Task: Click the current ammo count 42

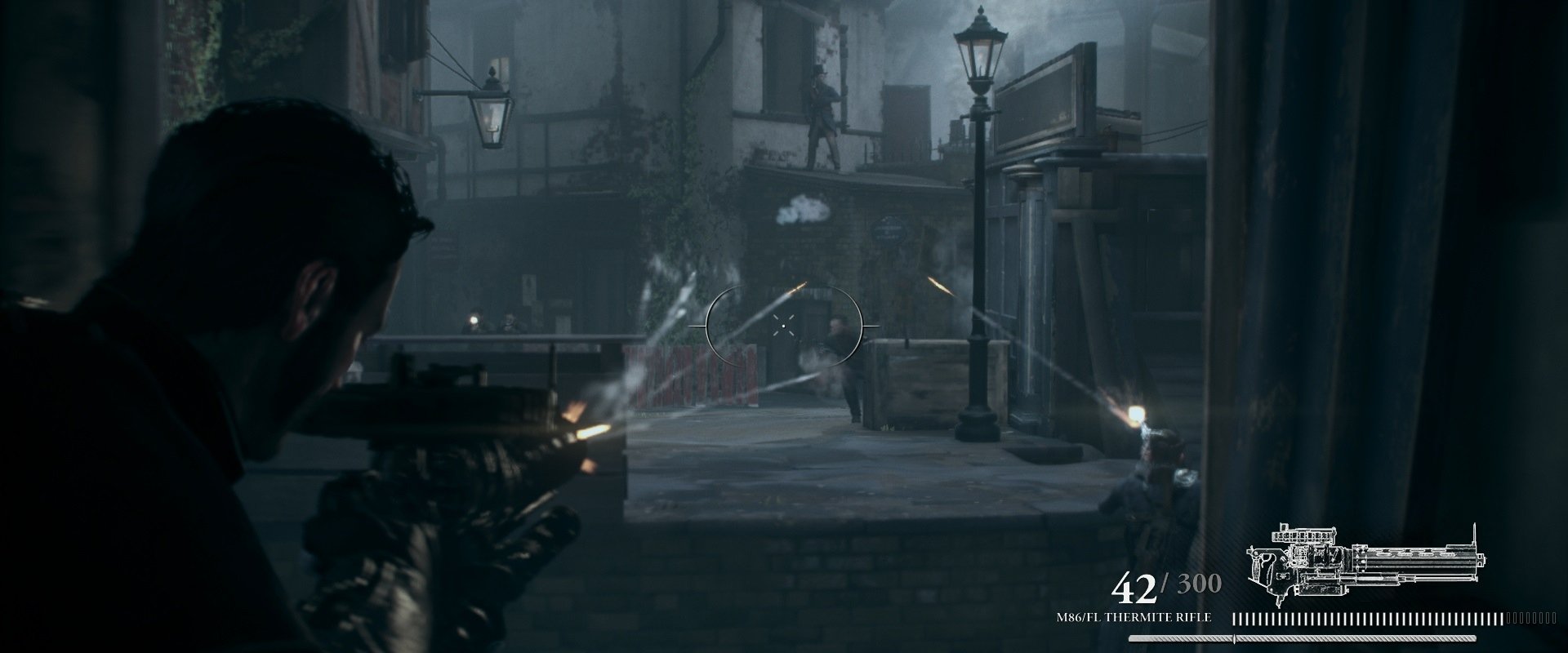Action: (x=1135, y=588)
